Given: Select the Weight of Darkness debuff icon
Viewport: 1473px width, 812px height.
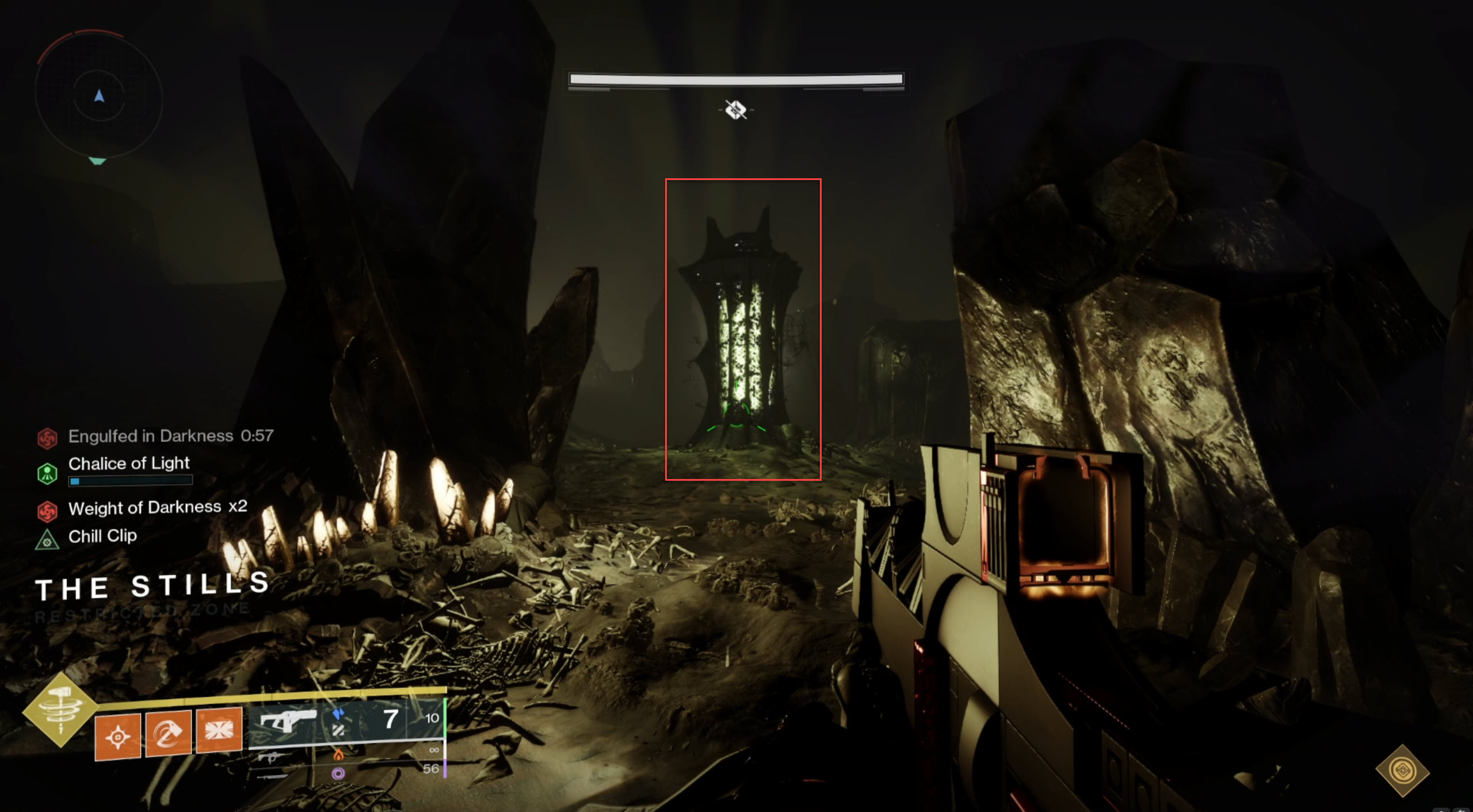Looking at the screenshot, I should (x=47, y=511).
